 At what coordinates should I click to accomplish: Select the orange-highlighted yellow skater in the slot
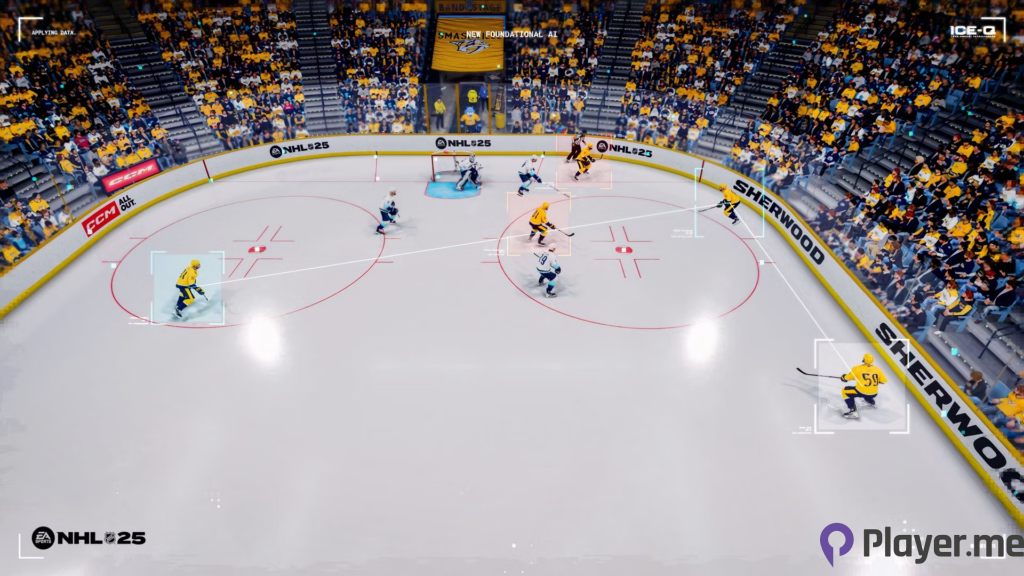pos(540,222)
